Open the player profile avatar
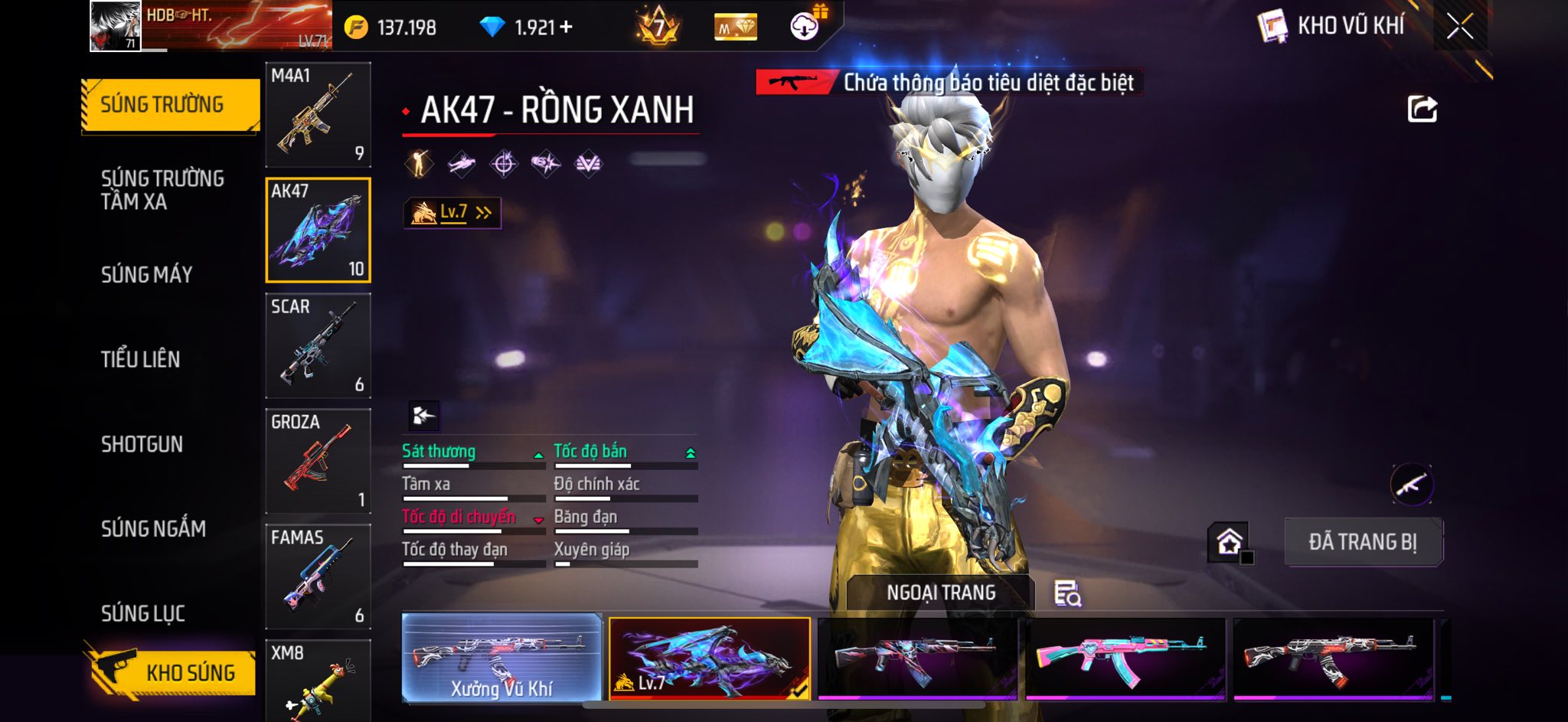Viewport: 1568px width, 722px height. tap(116, 26)
